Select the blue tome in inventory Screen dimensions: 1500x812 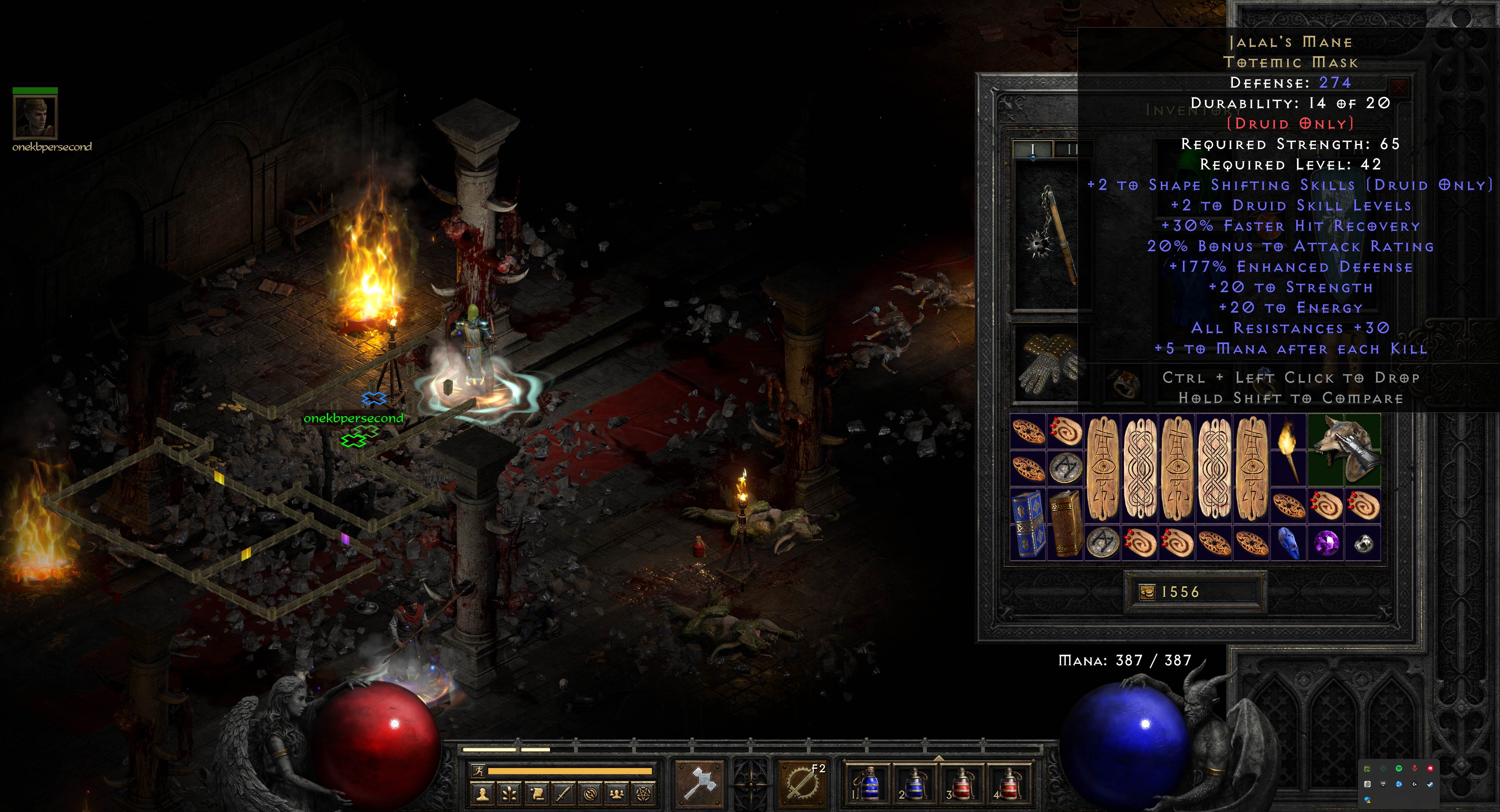pyautogui.click(x=1028, y=524)
